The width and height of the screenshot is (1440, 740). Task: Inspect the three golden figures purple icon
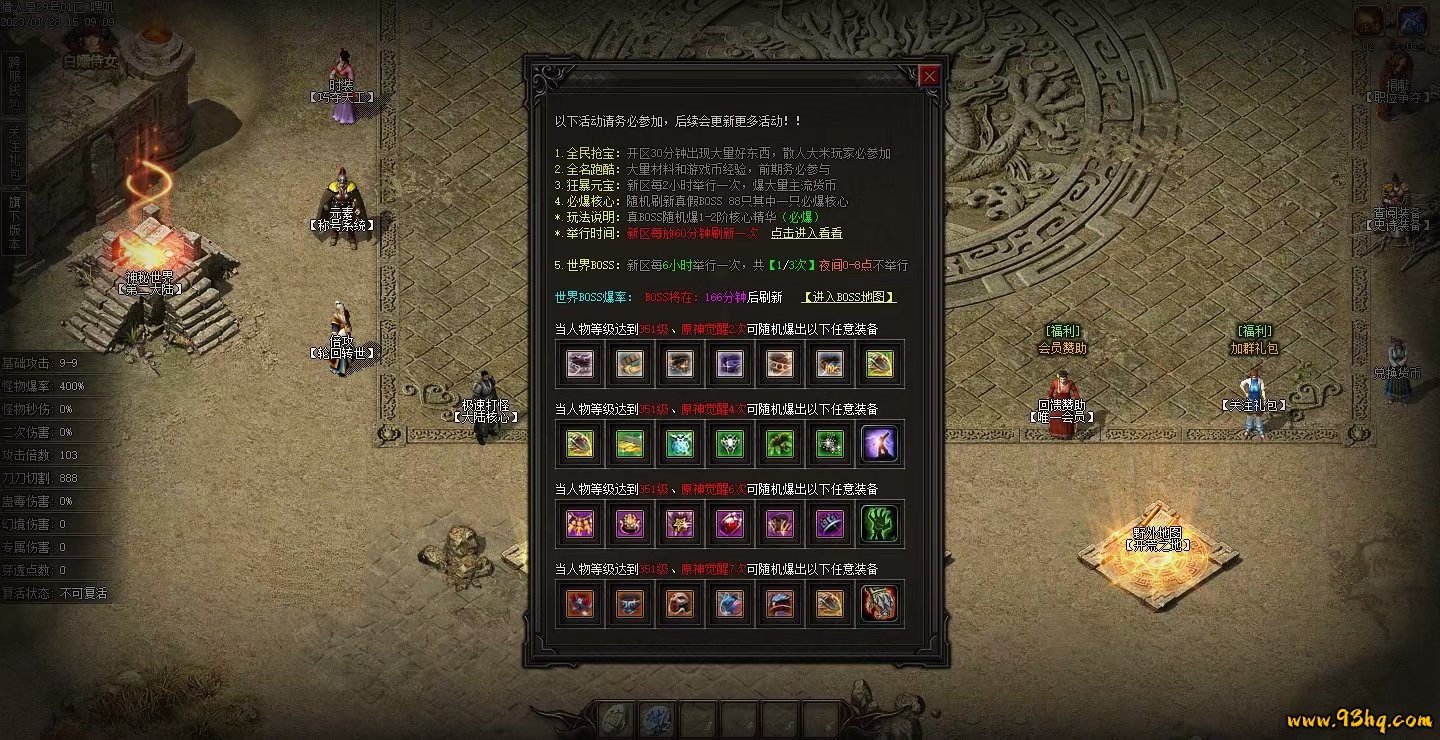pyautogui.click(x=580, y=524)
